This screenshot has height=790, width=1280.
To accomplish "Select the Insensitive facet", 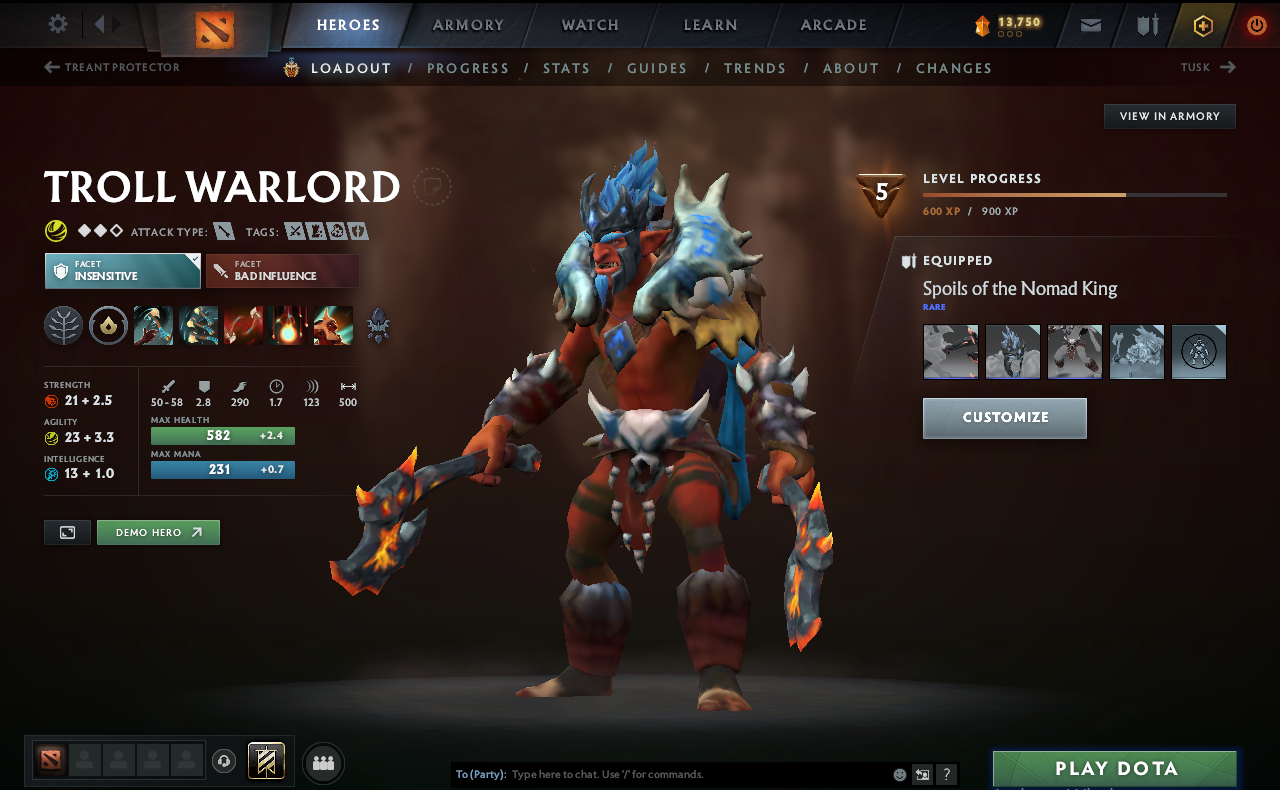I will click(x=122, y=270).
